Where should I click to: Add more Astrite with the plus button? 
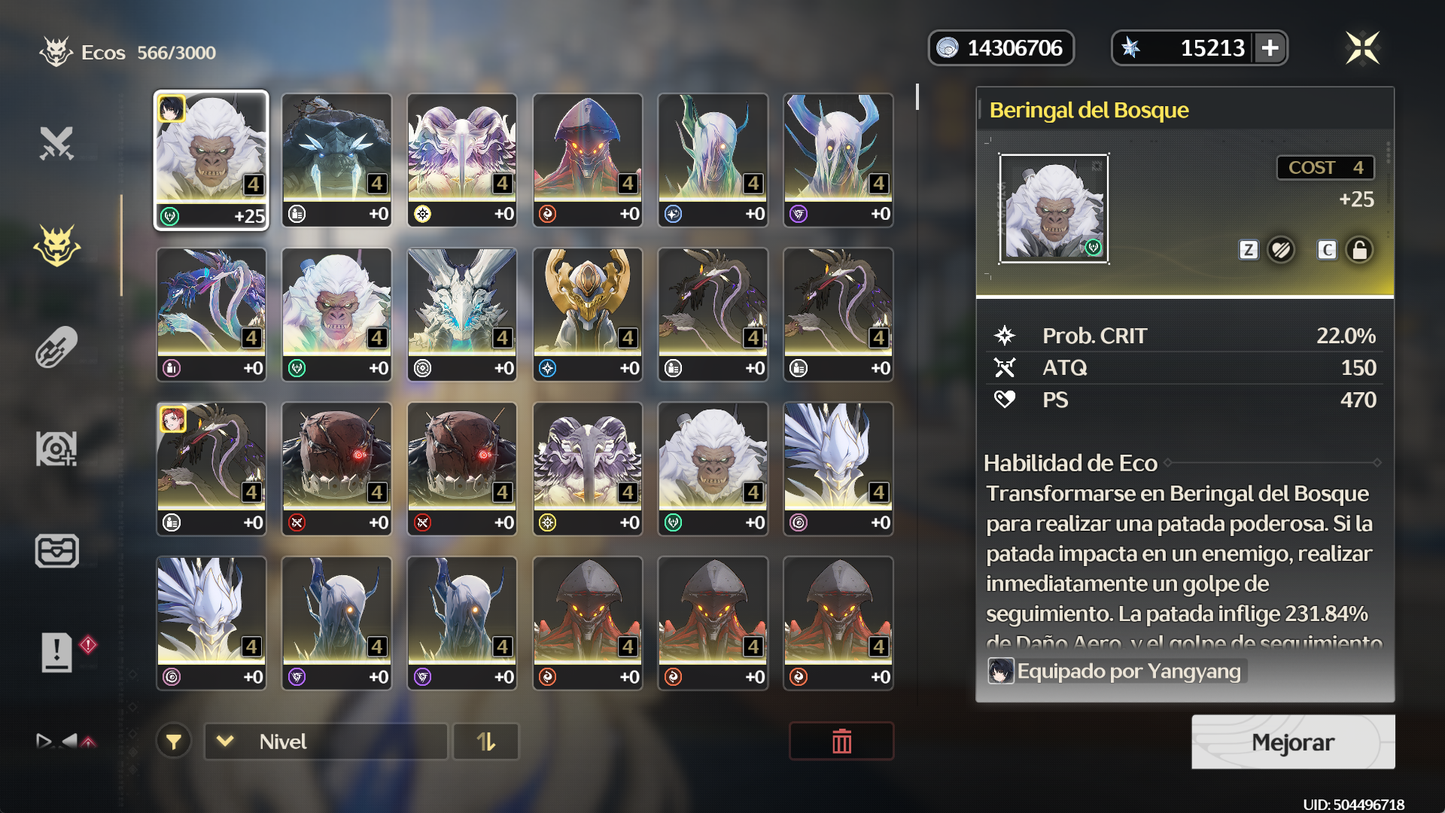tap(1270, 48)
